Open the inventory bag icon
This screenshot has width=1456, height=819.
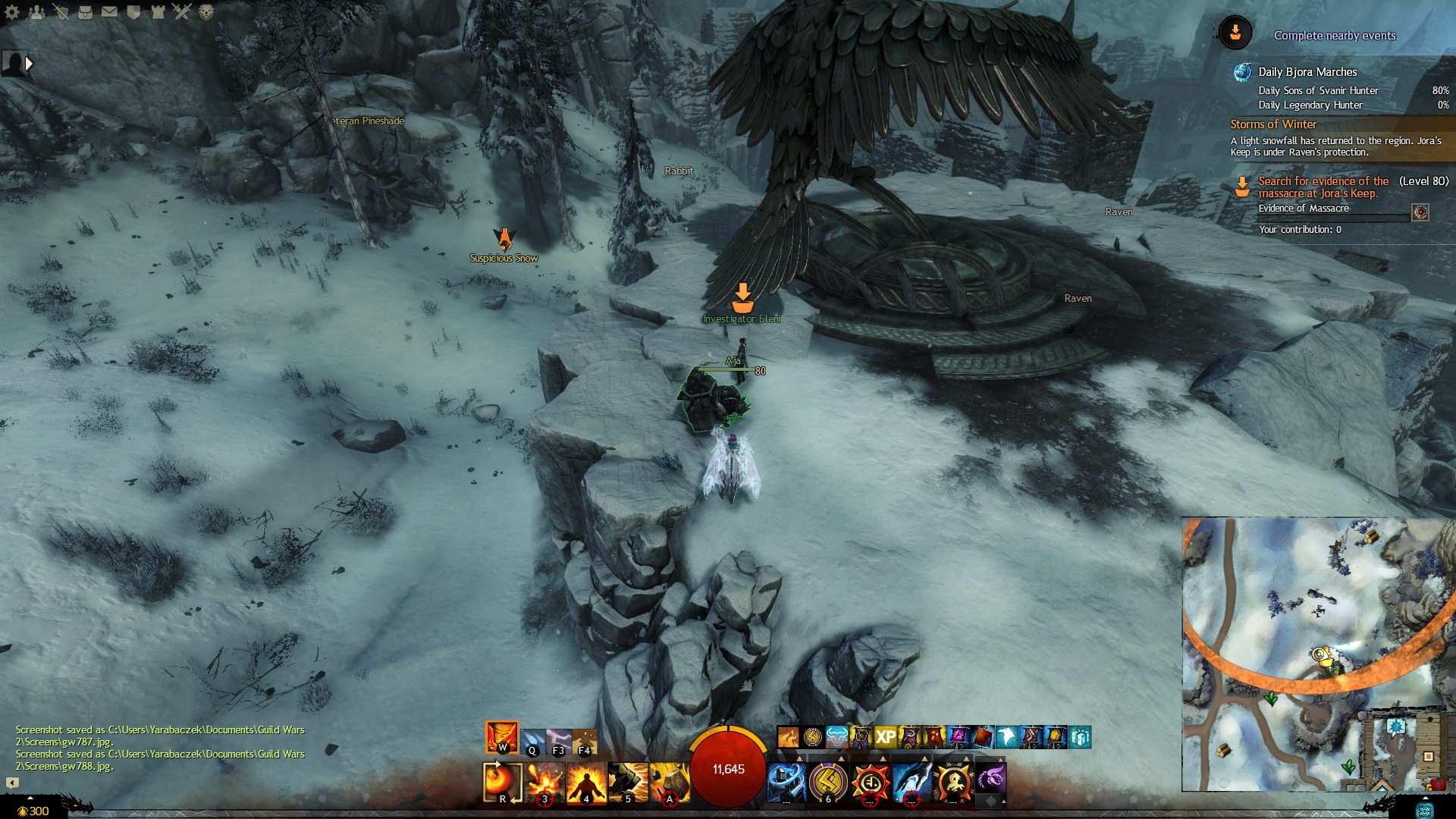click(85, 12)
